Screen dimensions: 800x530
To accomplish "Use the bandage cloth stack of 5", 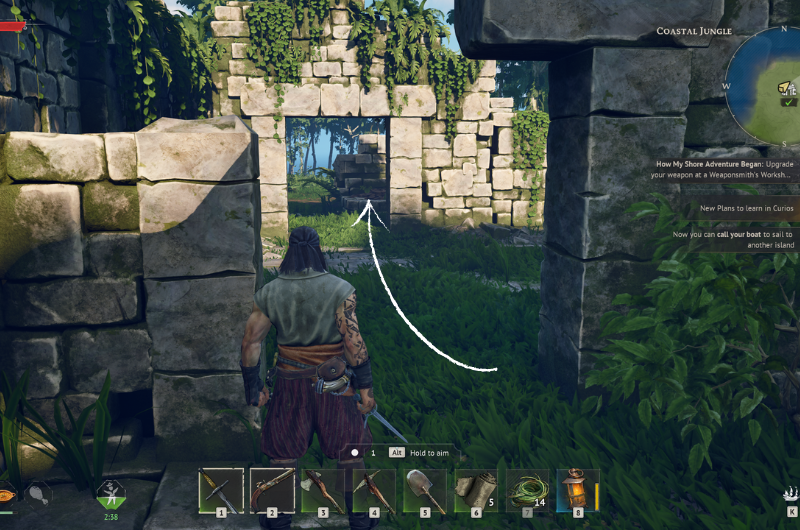I will coord(476,491).
